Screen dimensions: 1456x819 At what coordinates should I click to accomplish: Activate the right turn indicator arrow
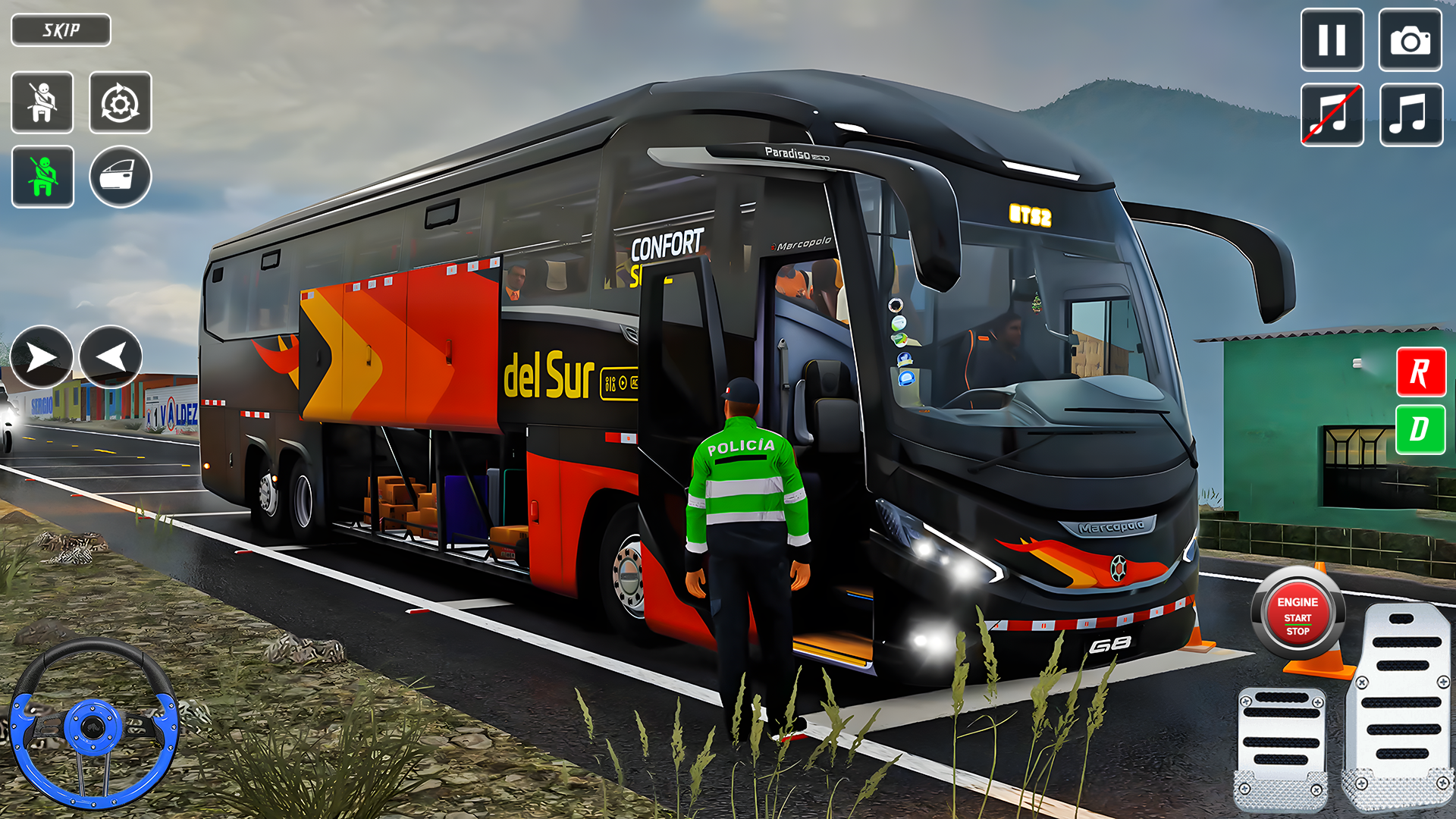pos(41,357)
